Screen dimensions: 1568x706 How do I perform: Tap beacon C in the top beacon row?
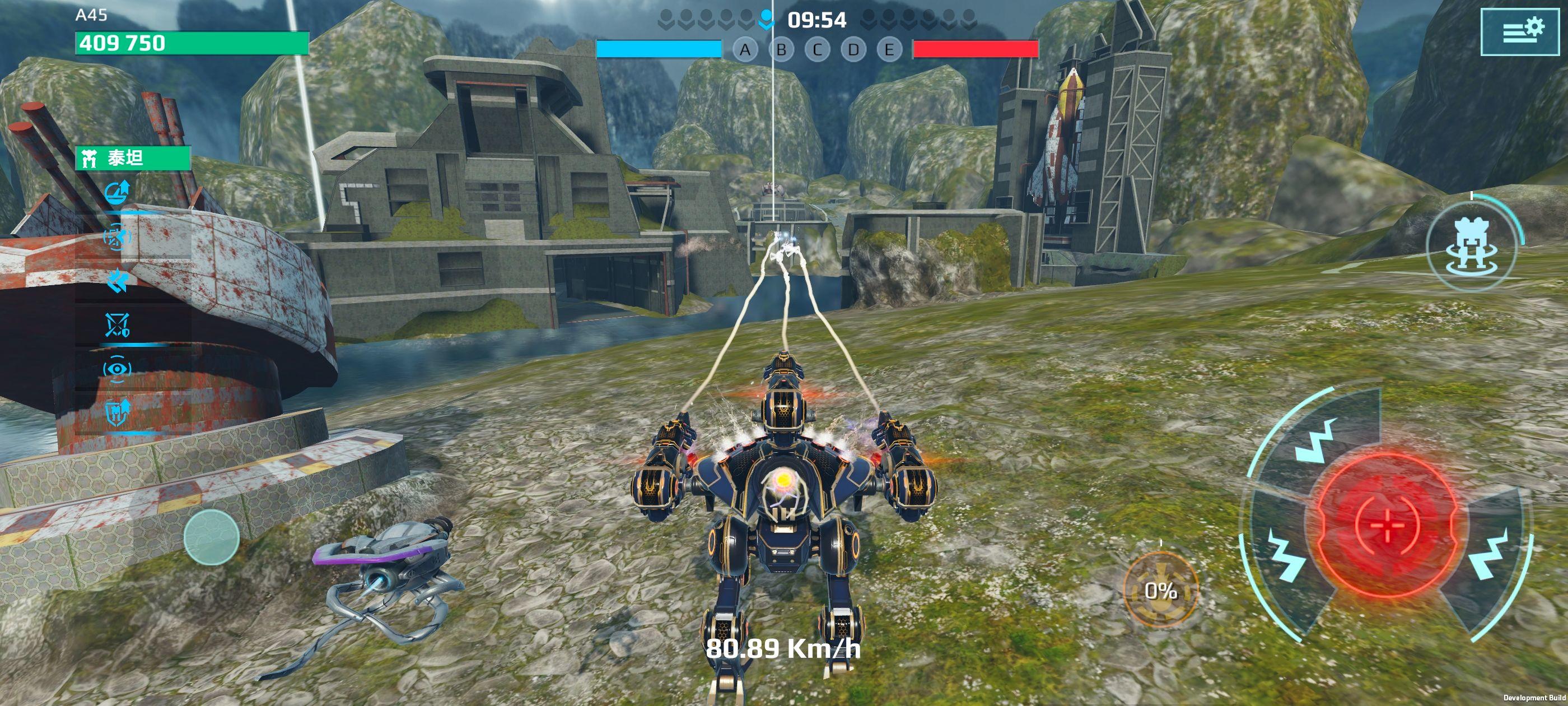[x=819, y=49]
